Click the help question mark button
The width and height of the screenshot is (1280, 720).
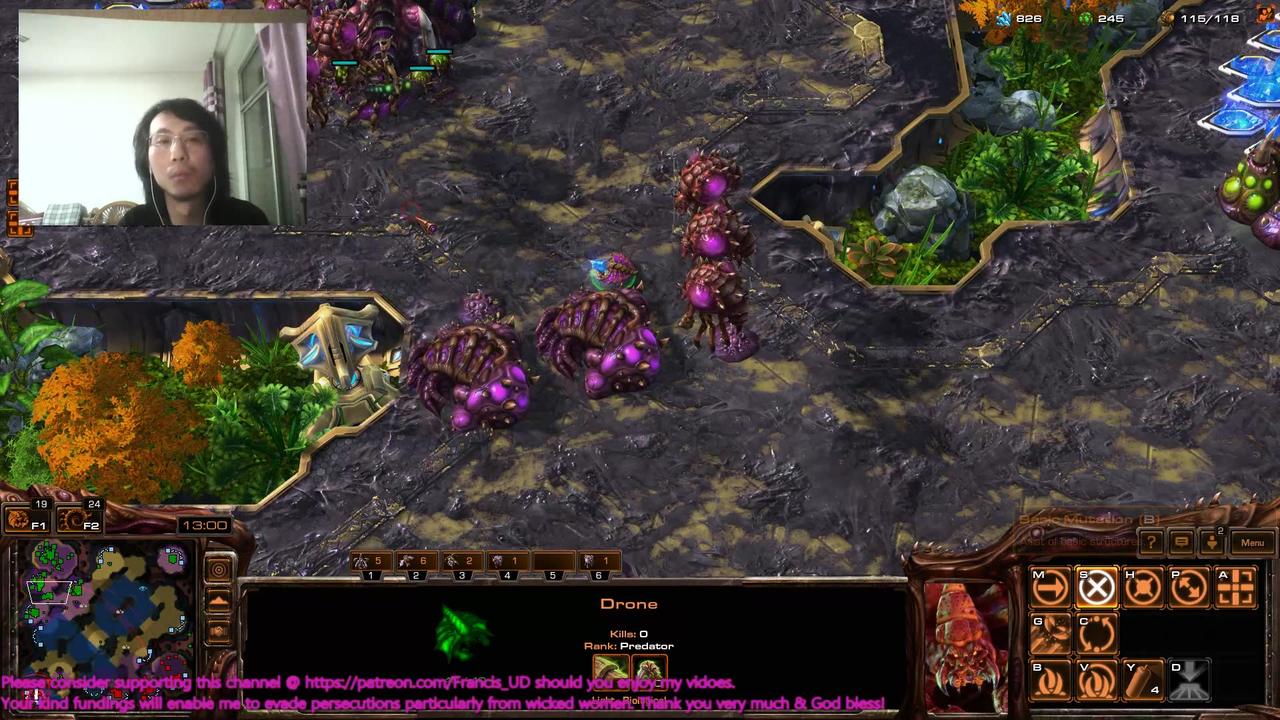coord(1150,542)
